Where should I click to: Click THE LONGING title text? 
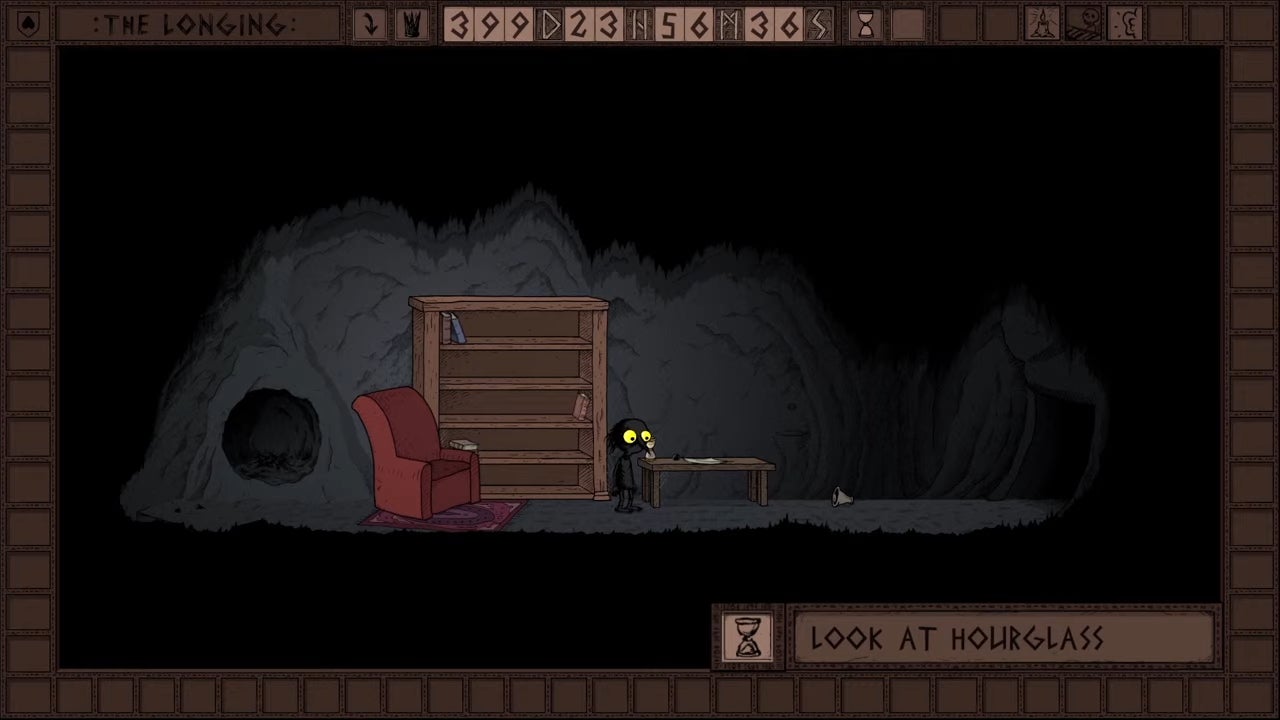196,25
